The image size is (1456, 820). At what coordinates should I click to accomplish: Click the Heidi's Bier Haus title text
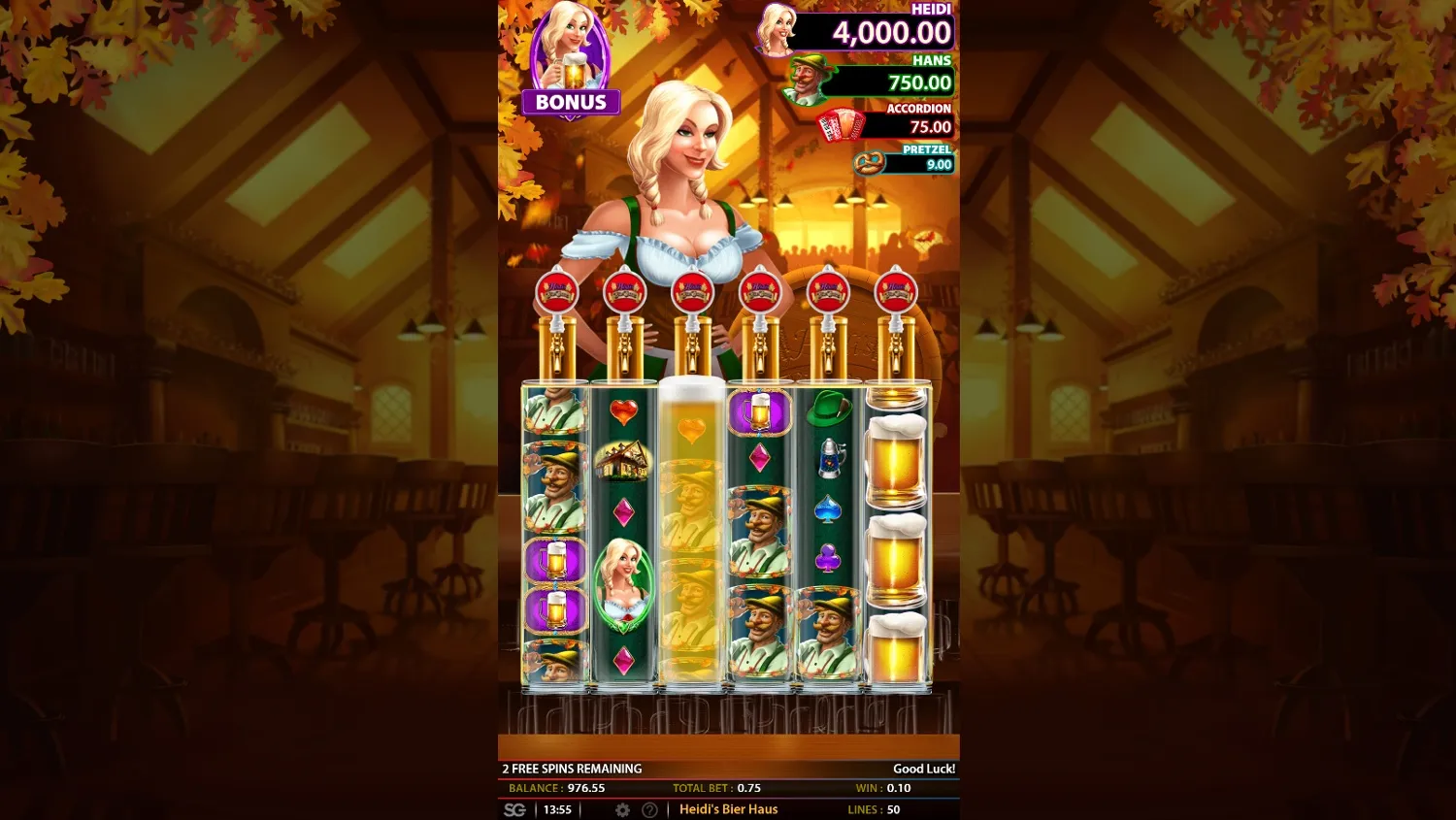tap(728, 808)
